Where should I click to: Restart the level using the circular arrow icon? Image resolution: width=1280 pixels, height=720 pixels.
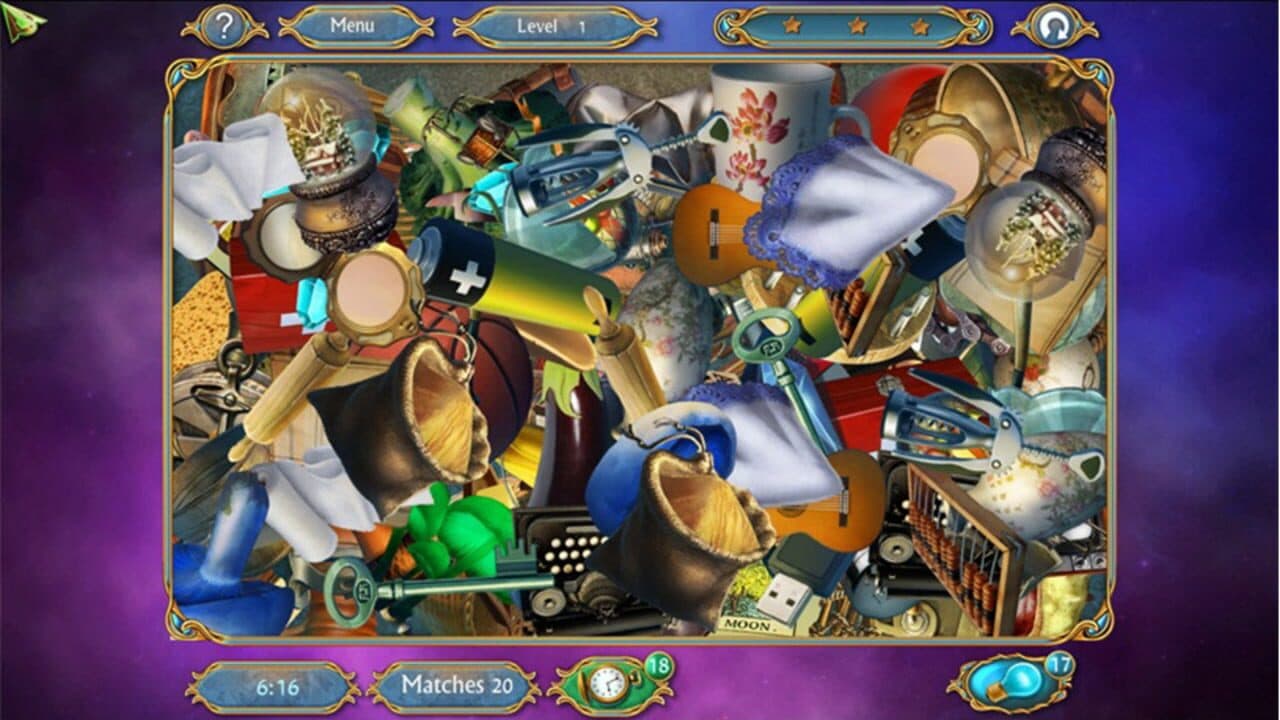coord(1055,25)
